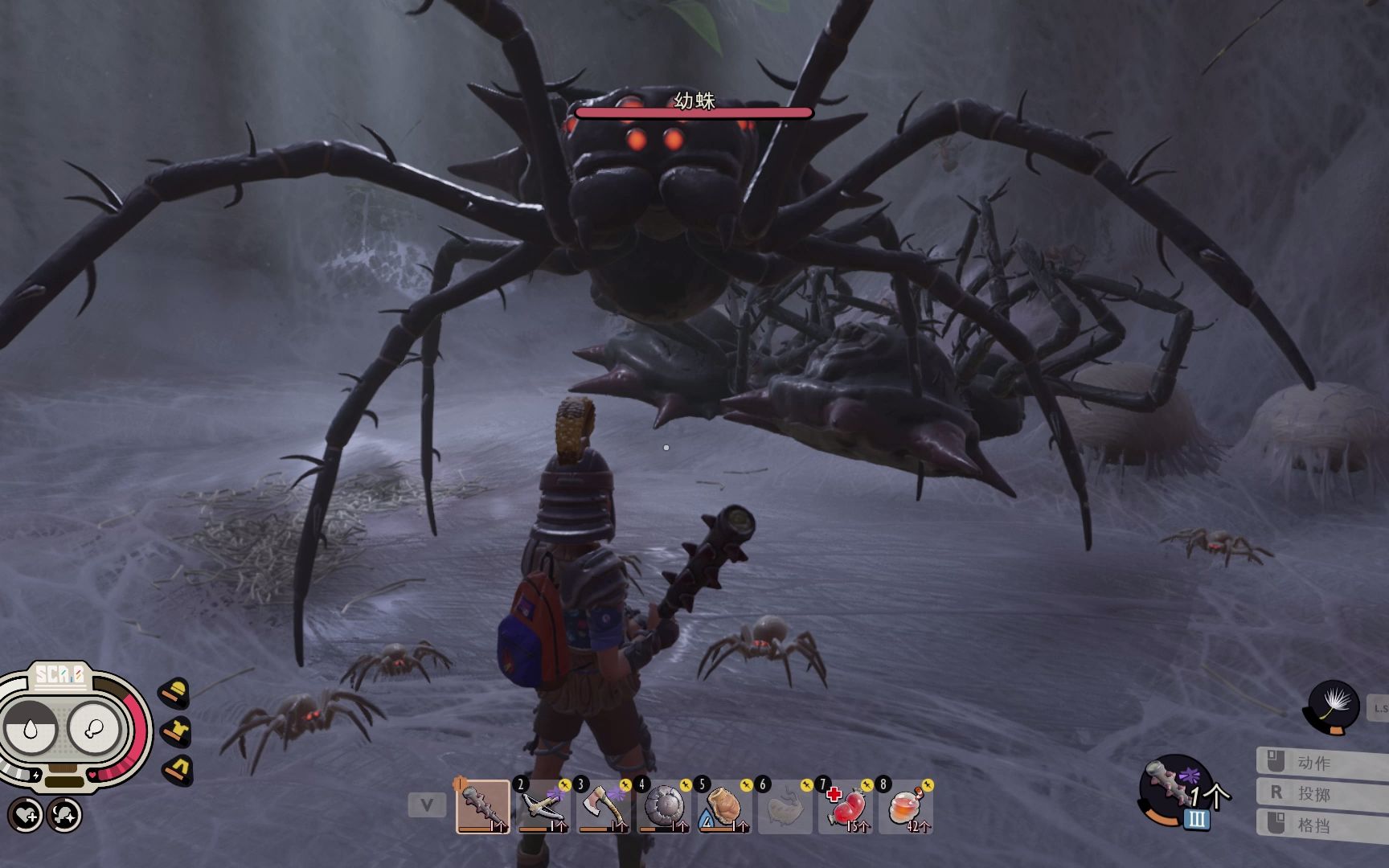Click the yellow leg armor durability icon
The width and height of the screenshot is (1389, 868).
click(x=177, y=770)
